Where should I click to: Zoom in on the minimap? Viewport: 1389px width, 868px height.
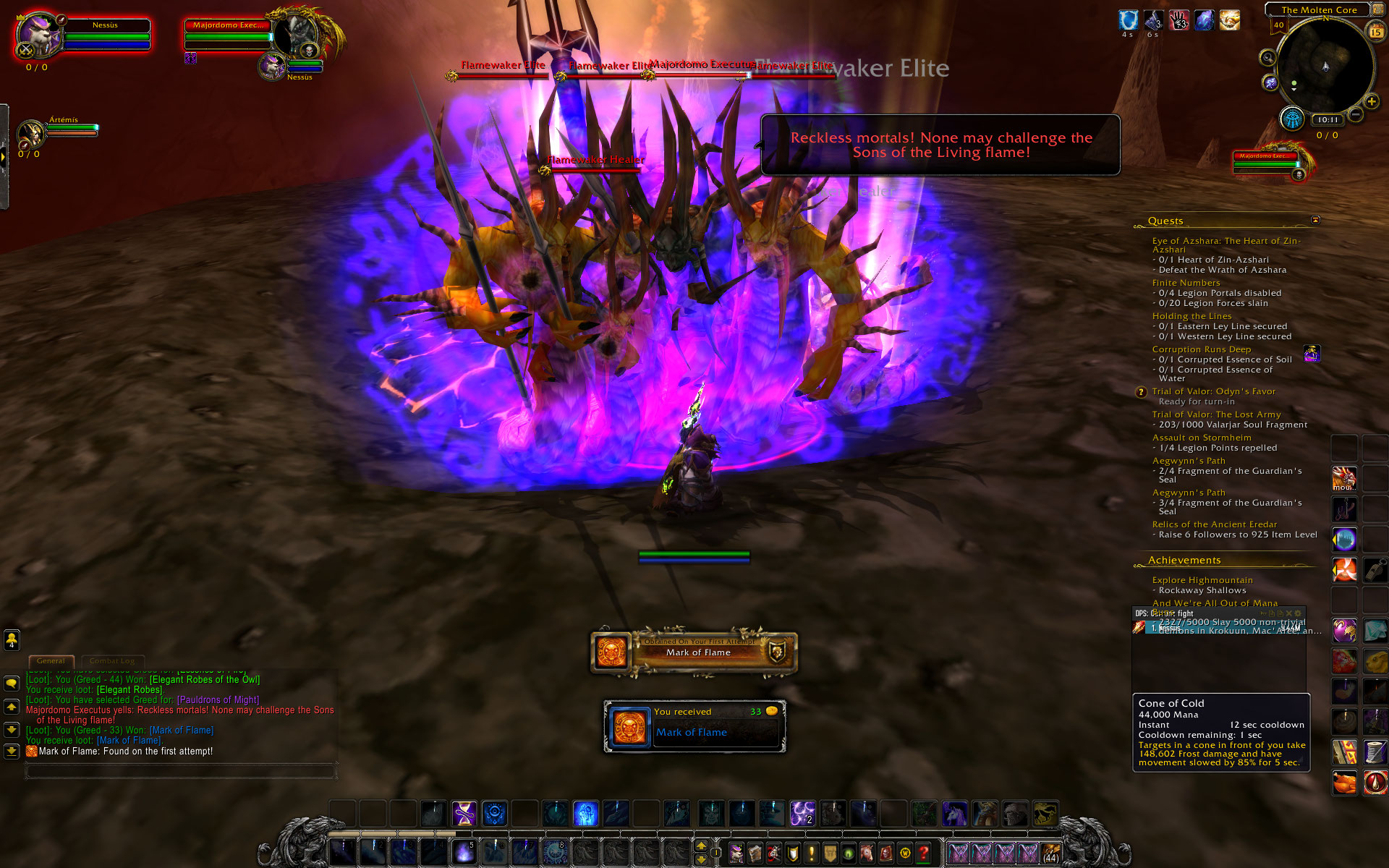tap(1371, 102)
